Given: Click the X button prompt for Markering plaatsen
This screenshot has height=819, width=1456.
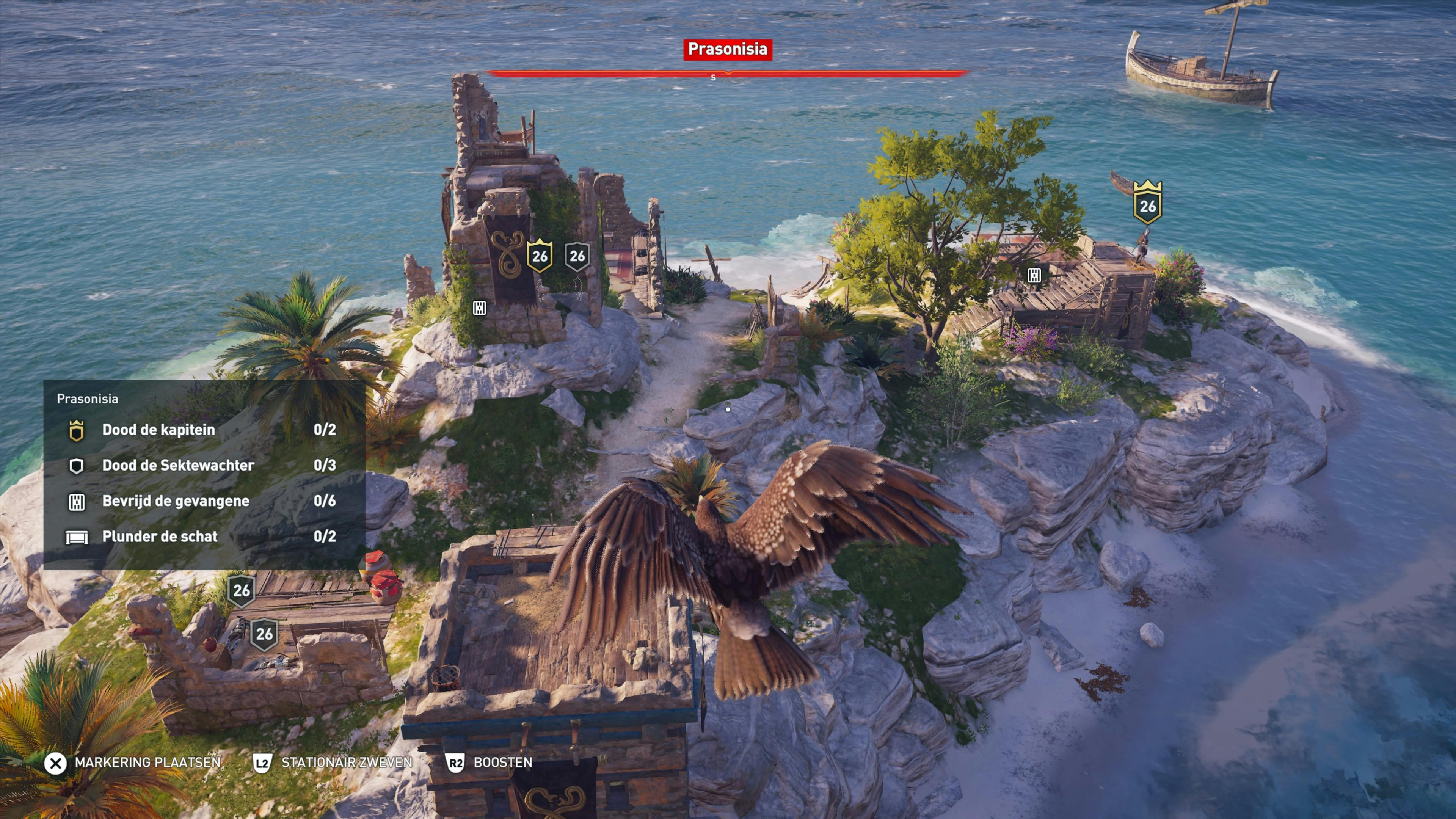Looking at the screenshot, I should (55, 762).
